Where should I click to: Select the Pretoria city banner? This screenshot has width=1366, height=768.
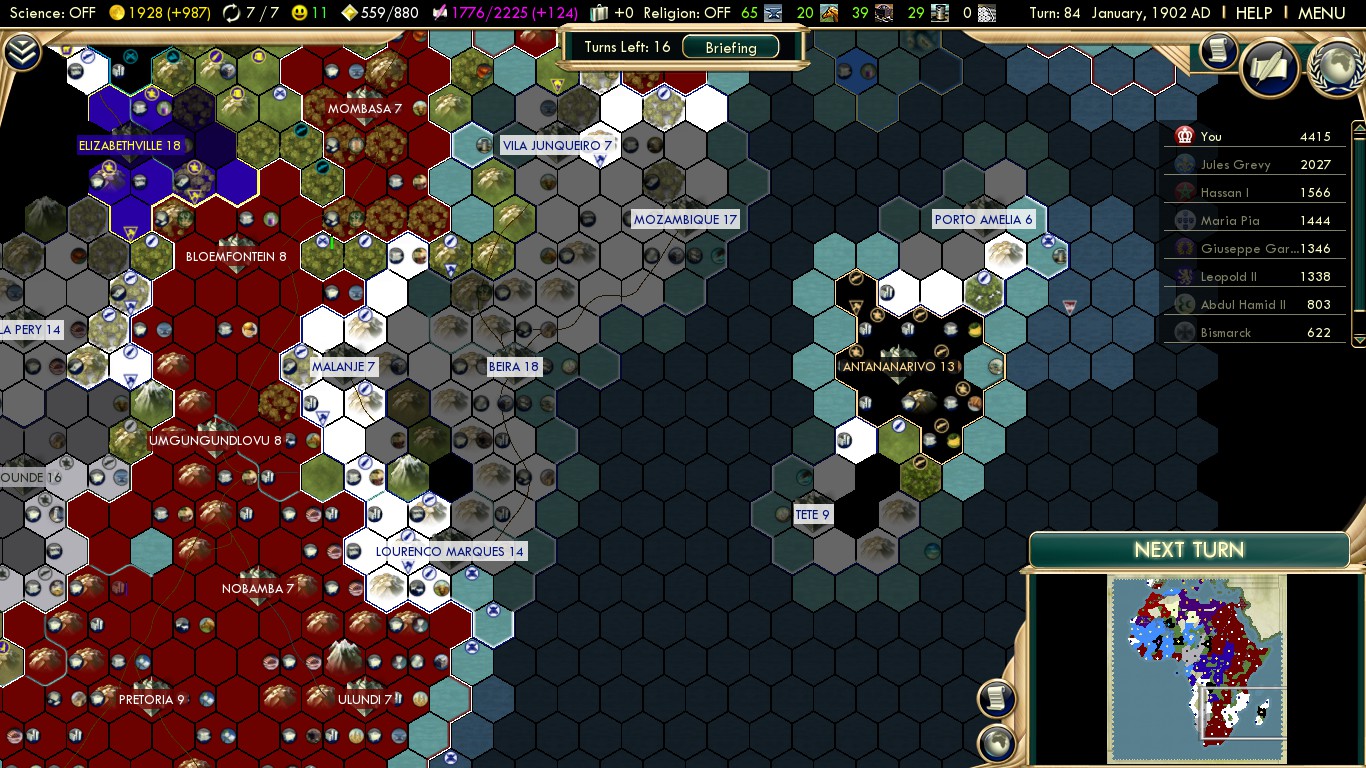[151, 699]
